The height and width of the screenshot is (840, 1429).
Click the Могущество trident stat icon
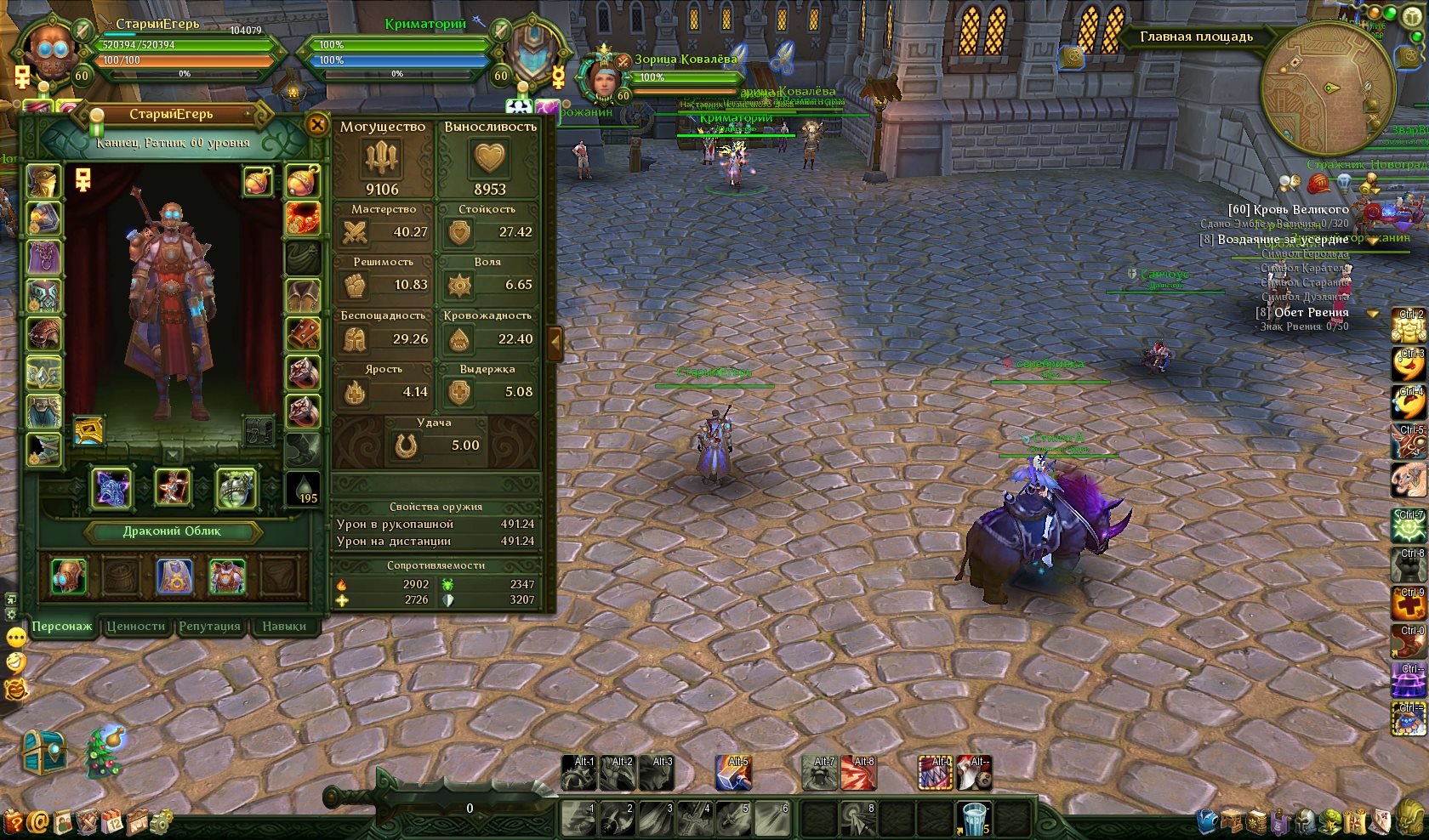point(382,158)
